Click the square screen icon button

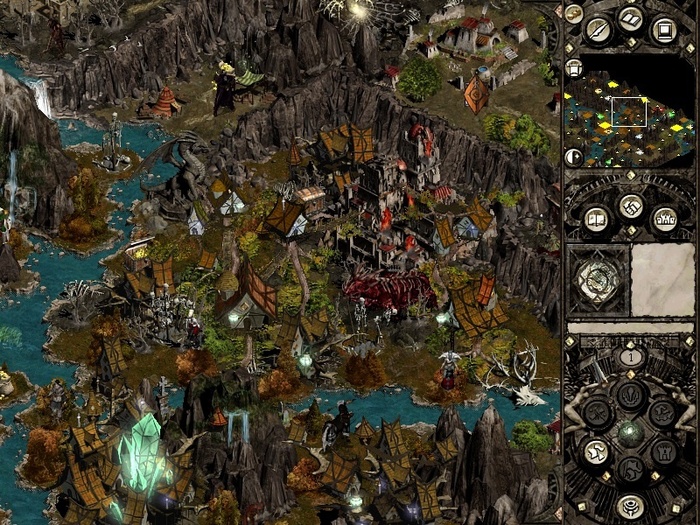pyautogui.click(x=663, y=29)
